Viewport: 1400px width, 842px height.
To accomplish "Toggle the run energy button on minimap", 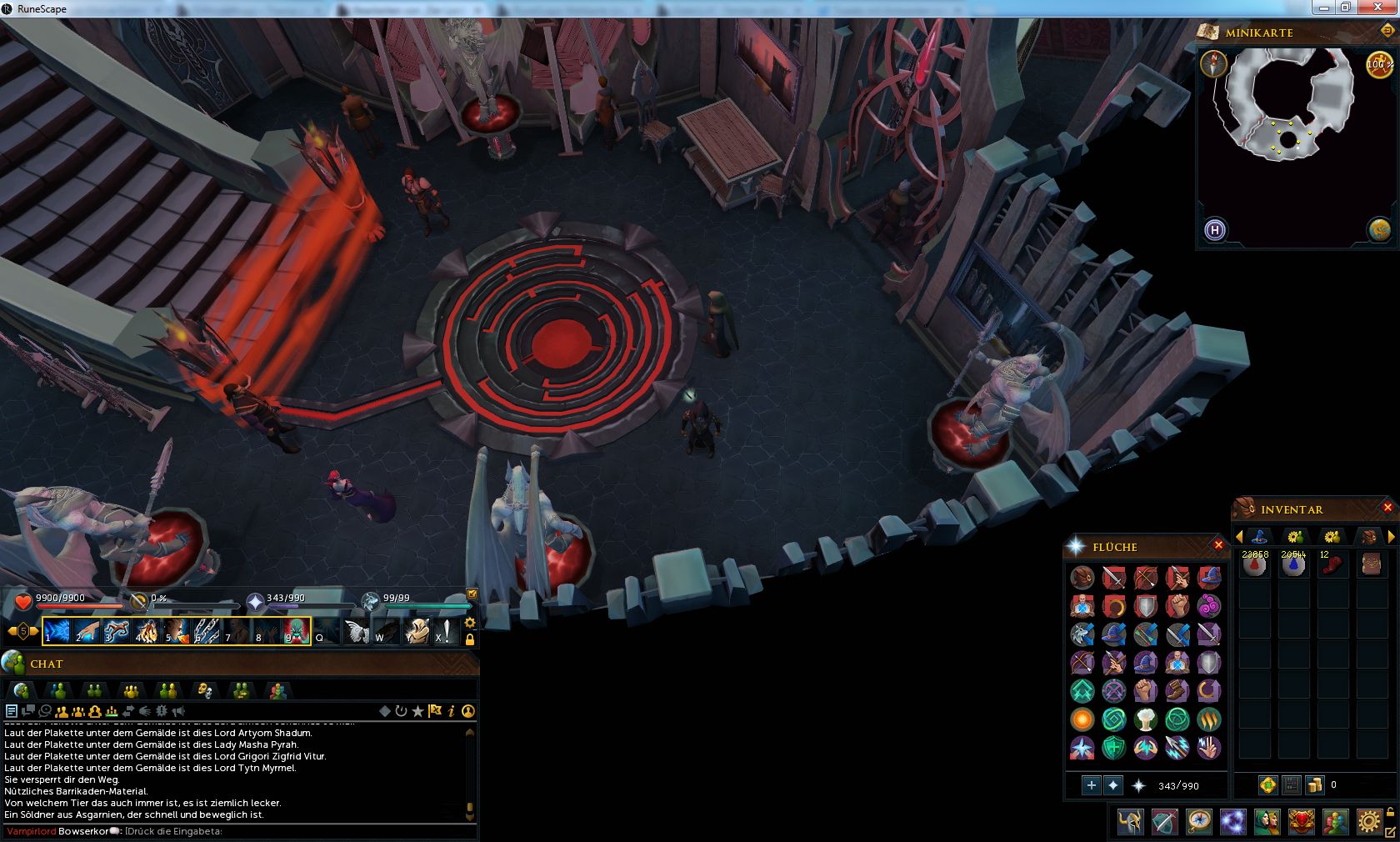I will [1380, 64].
